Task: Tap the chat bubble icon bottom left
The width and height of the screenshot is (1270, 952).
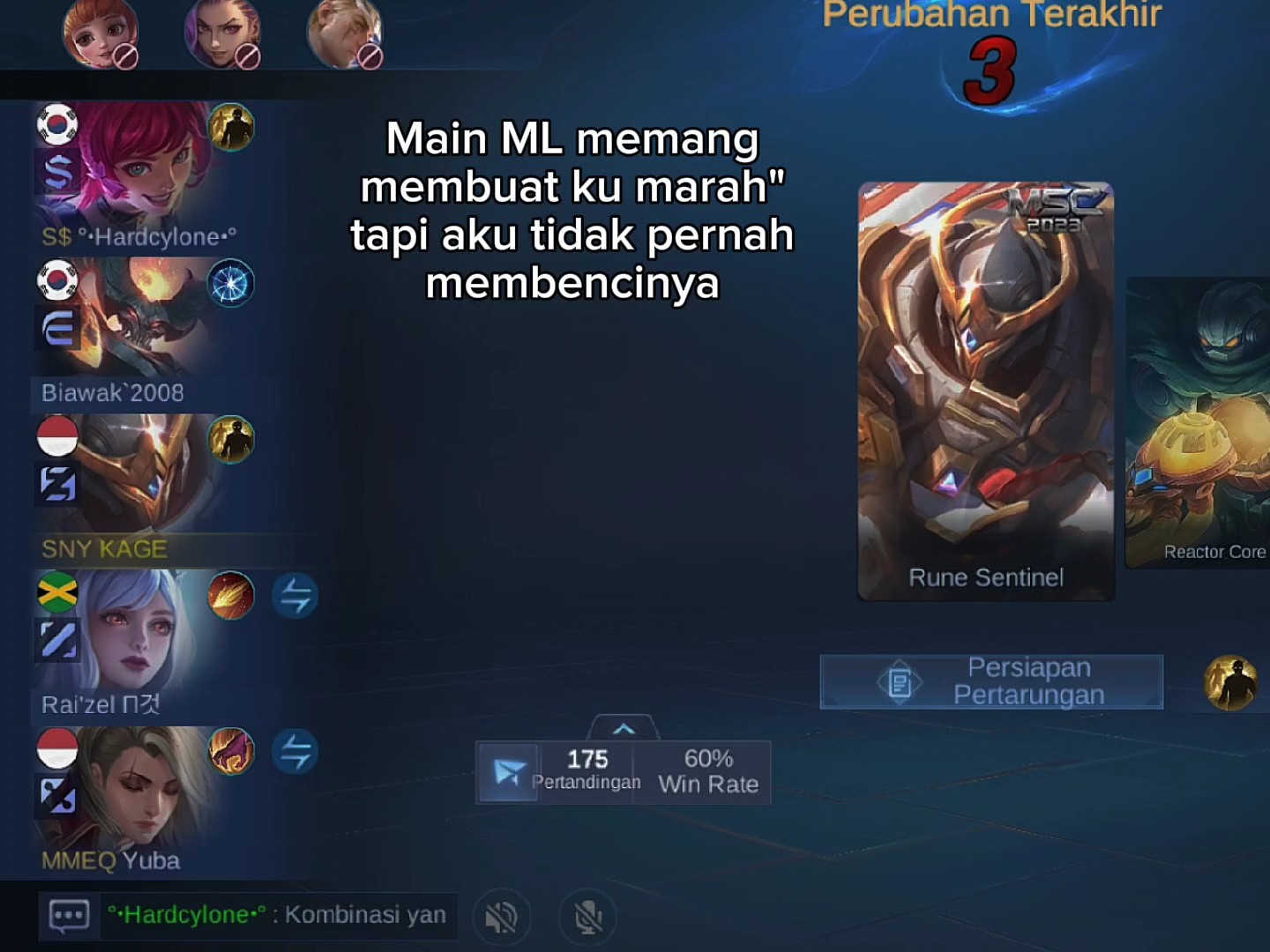Action: [69, 915]
